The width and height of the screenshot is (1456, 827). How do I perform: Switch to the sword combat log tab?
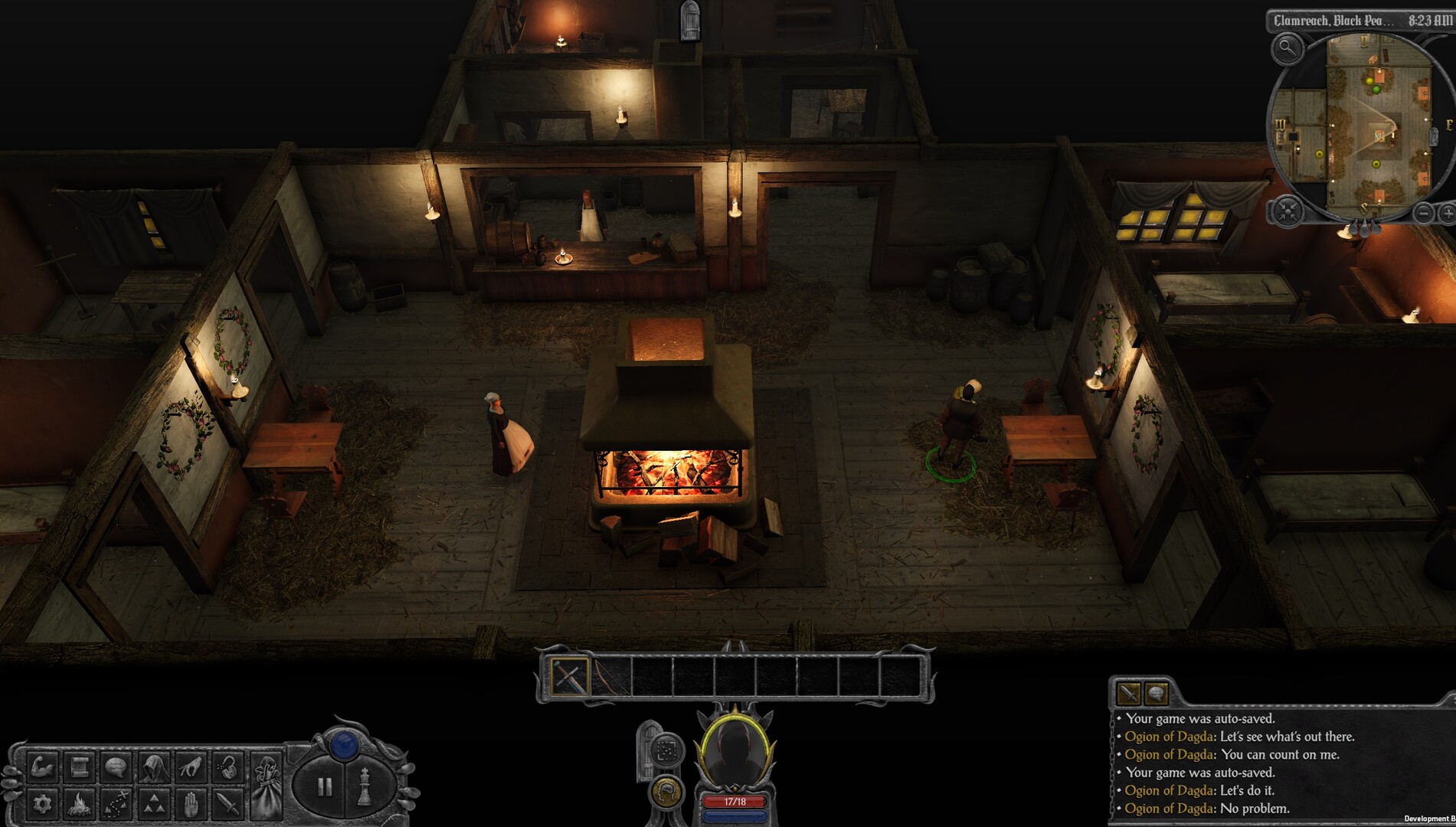pos(1127,694)
